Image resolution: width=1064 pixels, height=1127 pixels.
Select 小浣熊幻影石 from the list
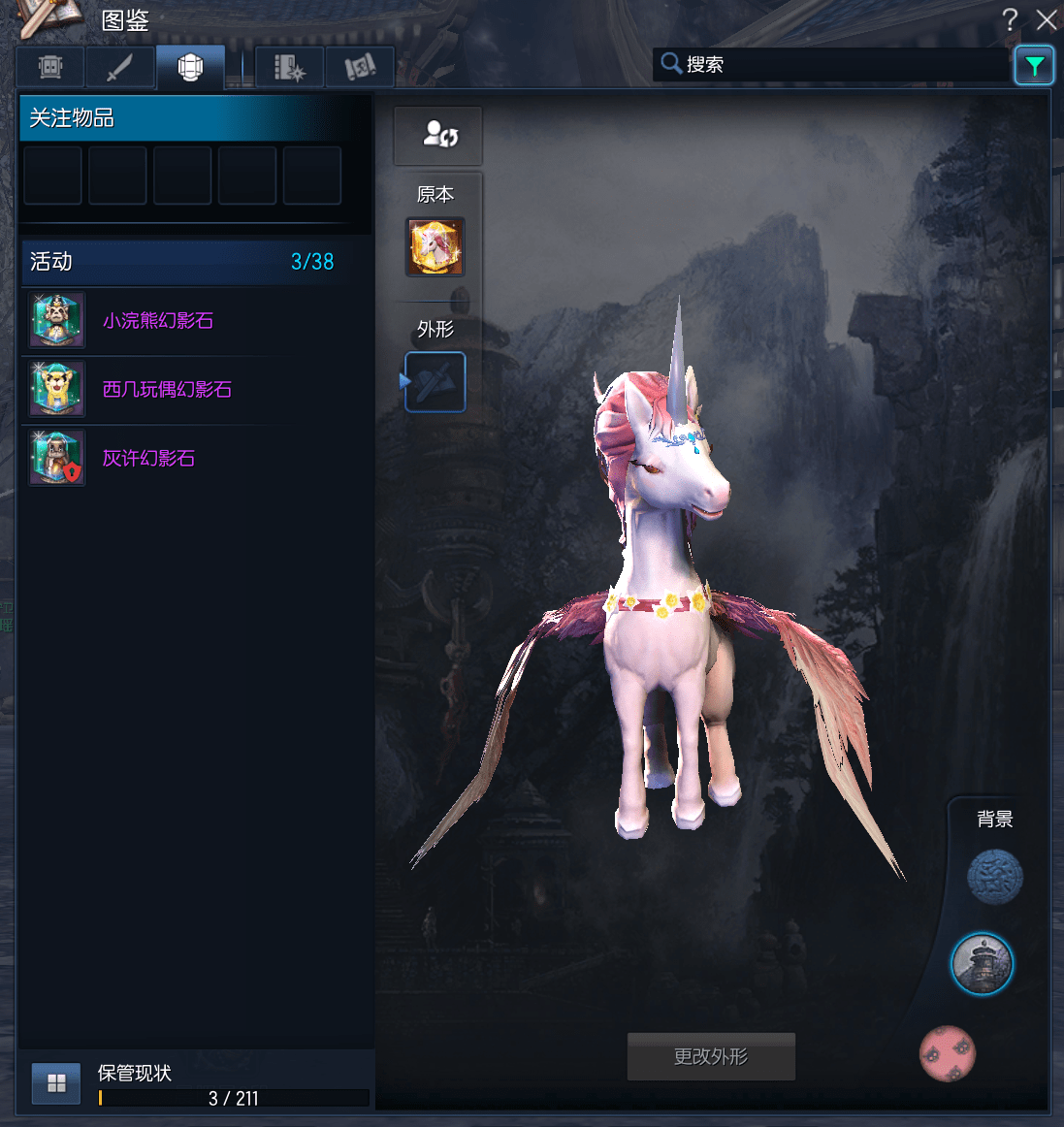coord(158,321)
